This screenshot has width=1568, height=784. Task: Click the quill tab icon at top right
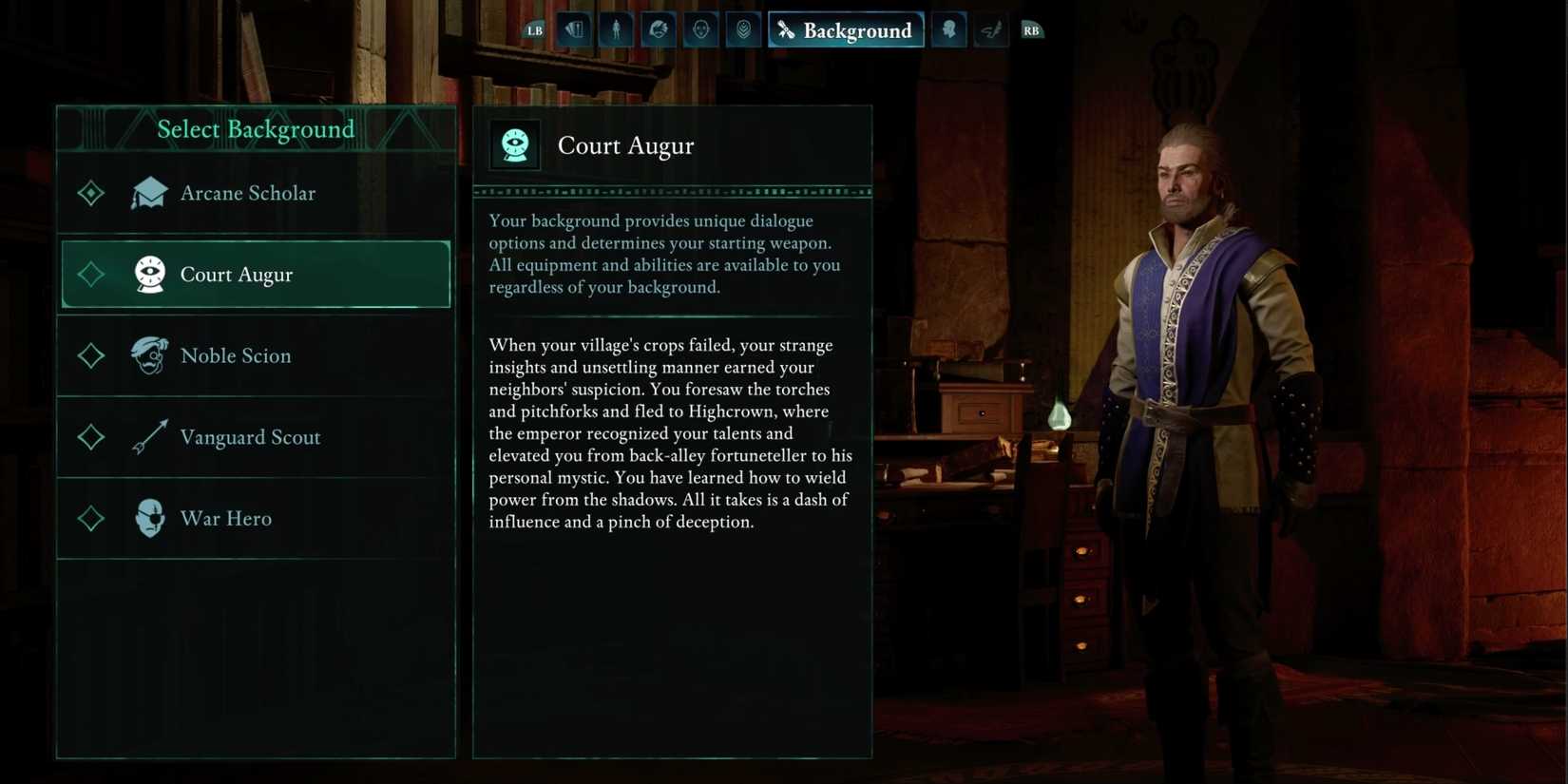tap(991, 29)
